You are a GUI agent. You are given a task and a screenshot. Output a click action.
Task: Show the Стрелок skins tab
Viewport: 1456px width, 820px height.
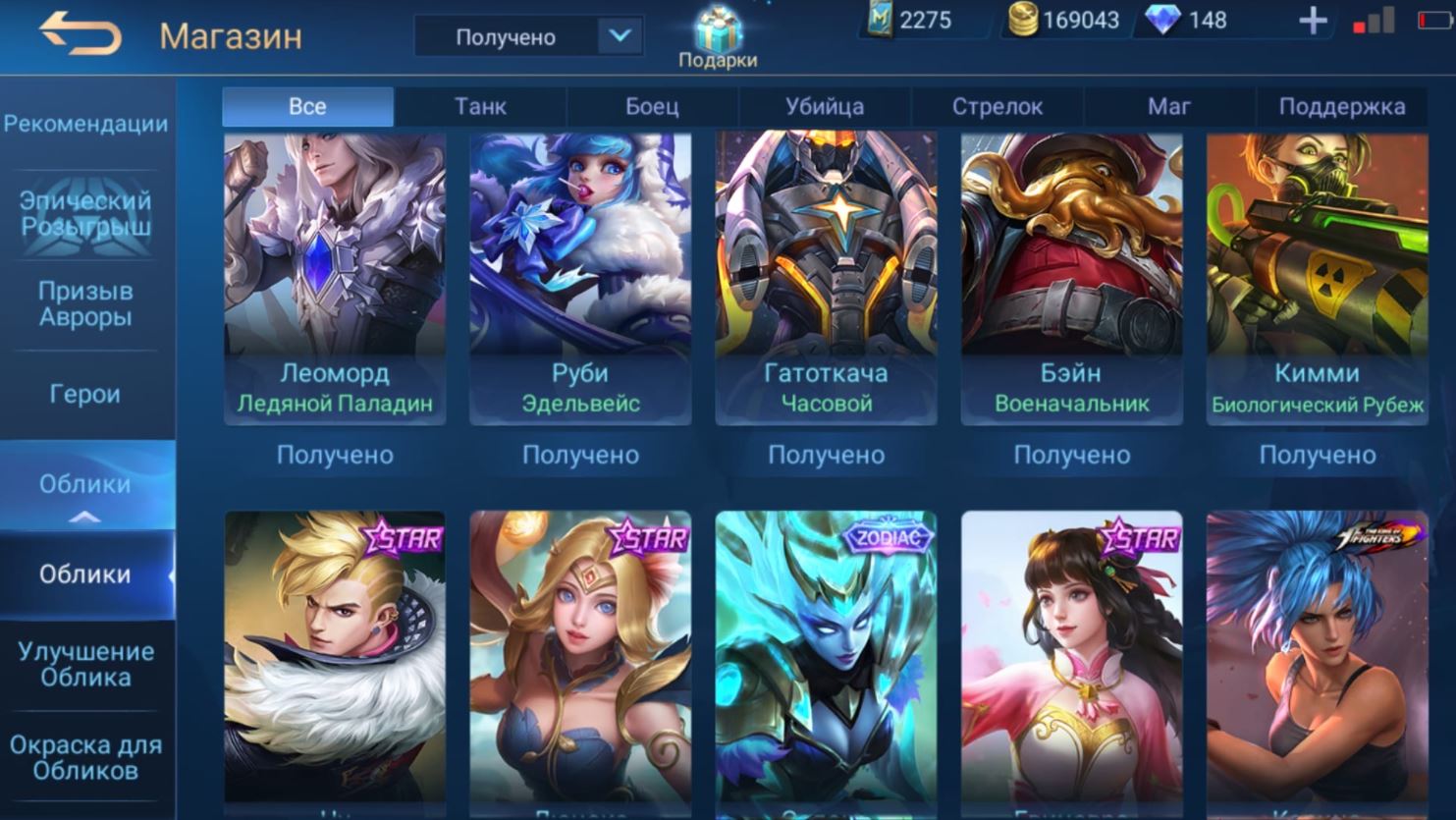(x=997, y=106)
